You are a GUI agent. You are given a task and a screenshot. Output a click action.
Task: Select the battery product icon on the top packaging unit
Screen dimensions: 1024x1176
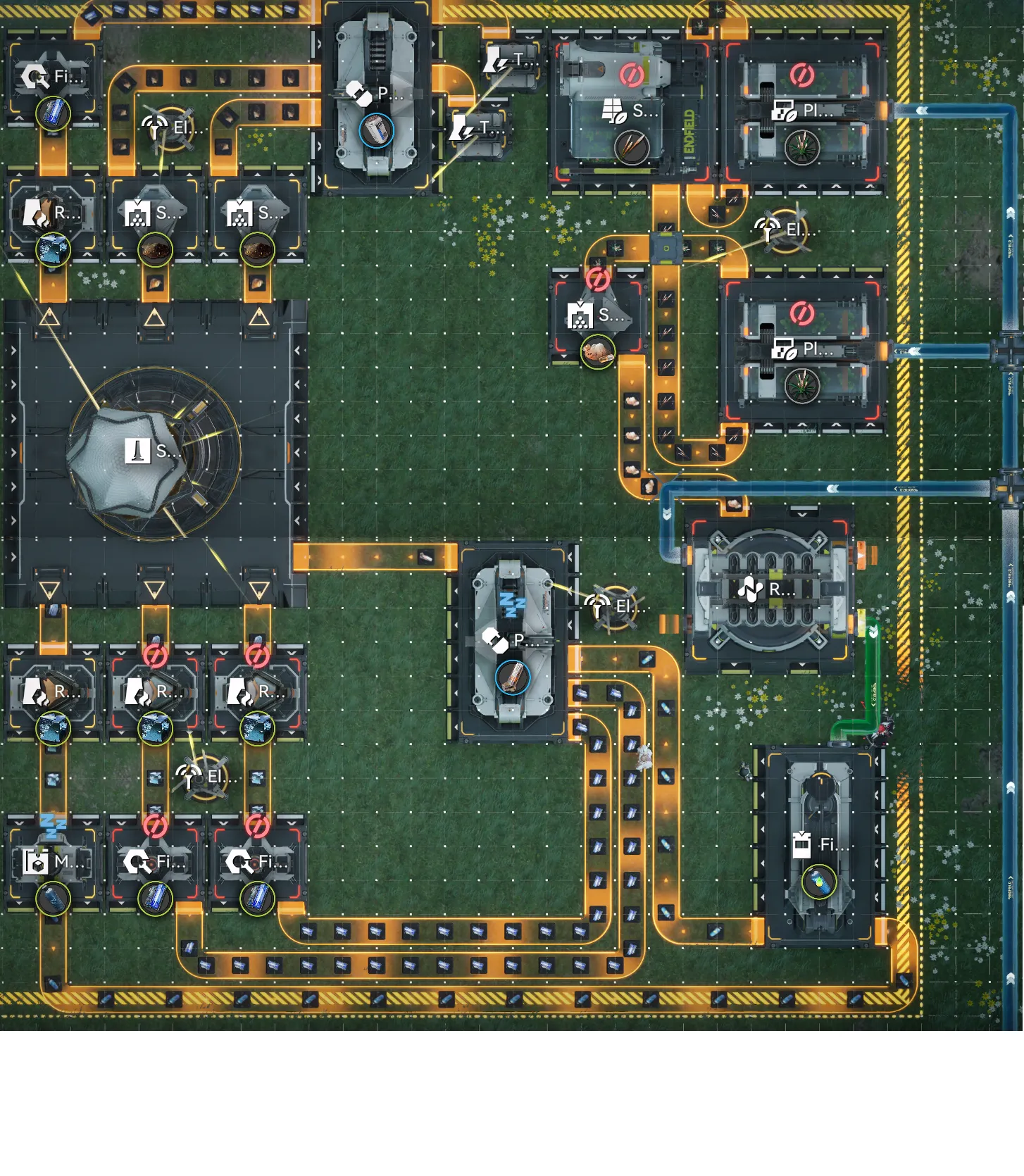tap(376, 131)
